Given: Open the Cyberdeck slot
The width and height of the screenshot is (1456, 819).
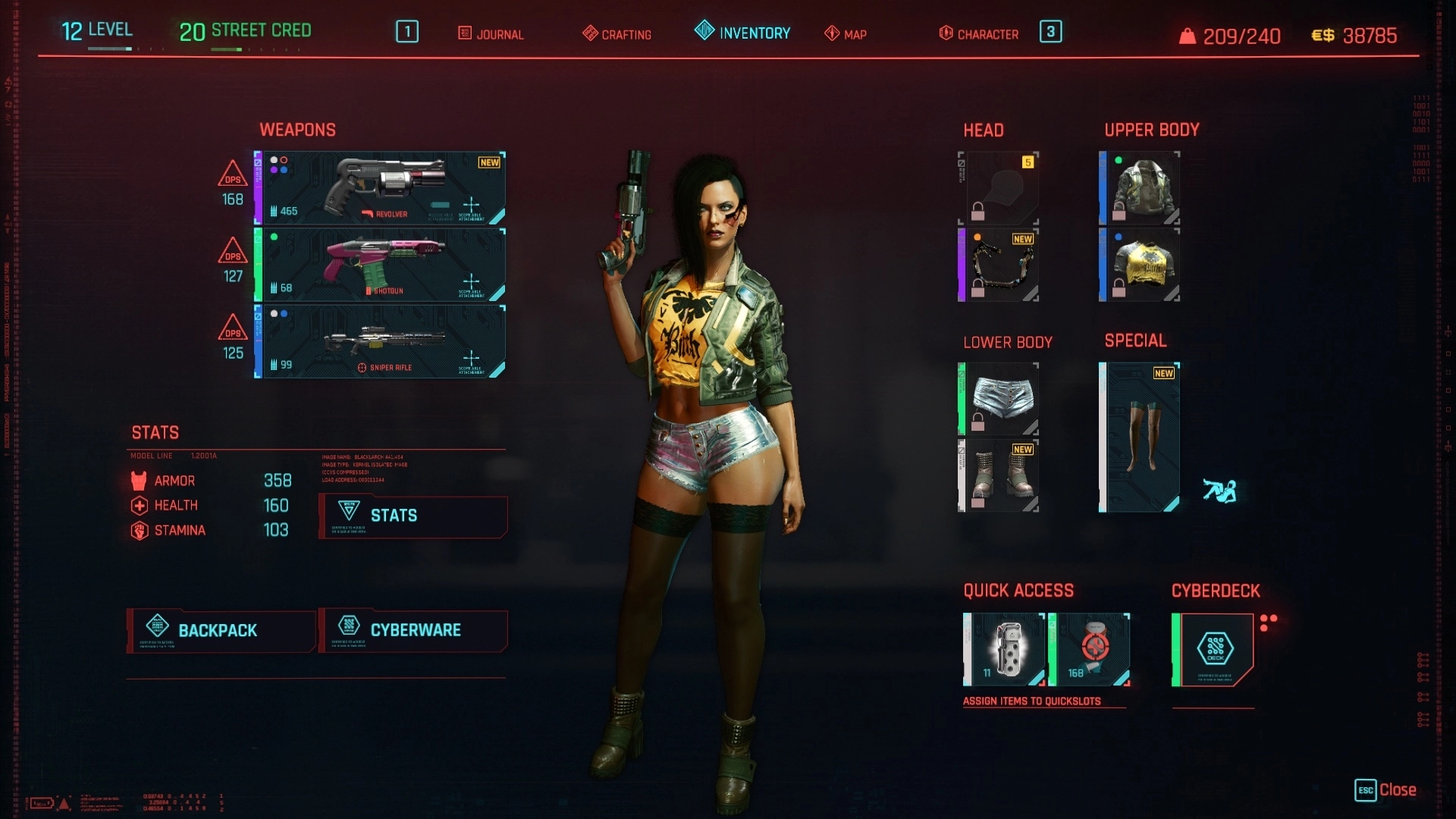Looking at the screenshot, I should [x=1213, y=649].
